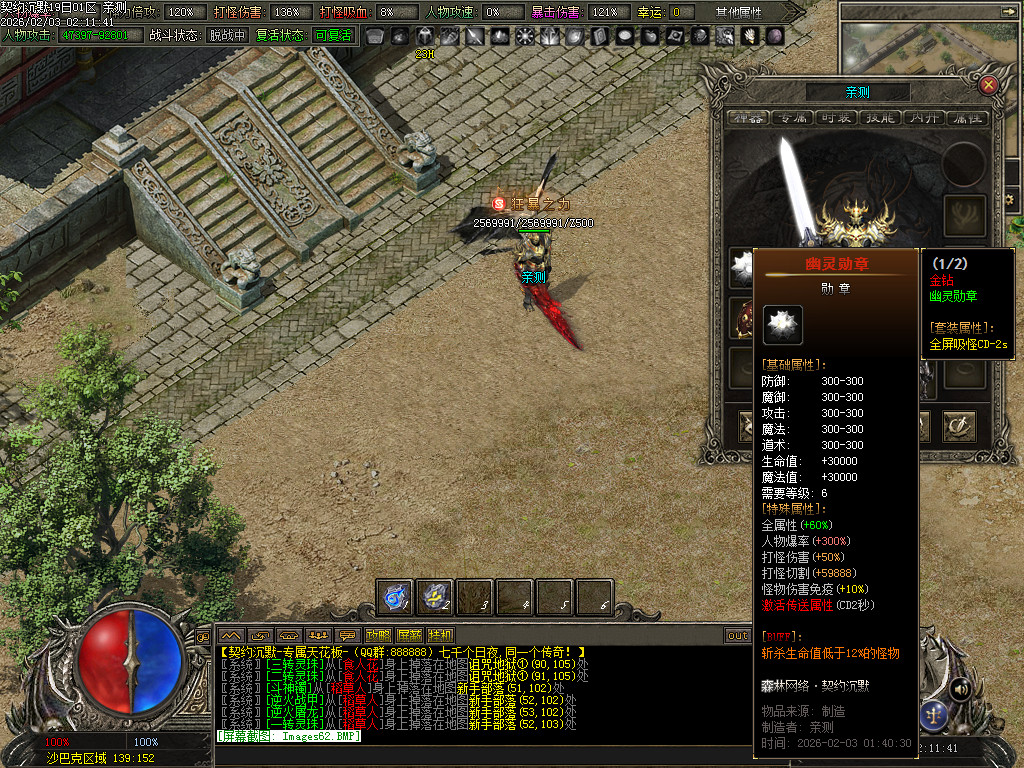
Task: Show the 属性 tab
Action: tap(967, 118)
